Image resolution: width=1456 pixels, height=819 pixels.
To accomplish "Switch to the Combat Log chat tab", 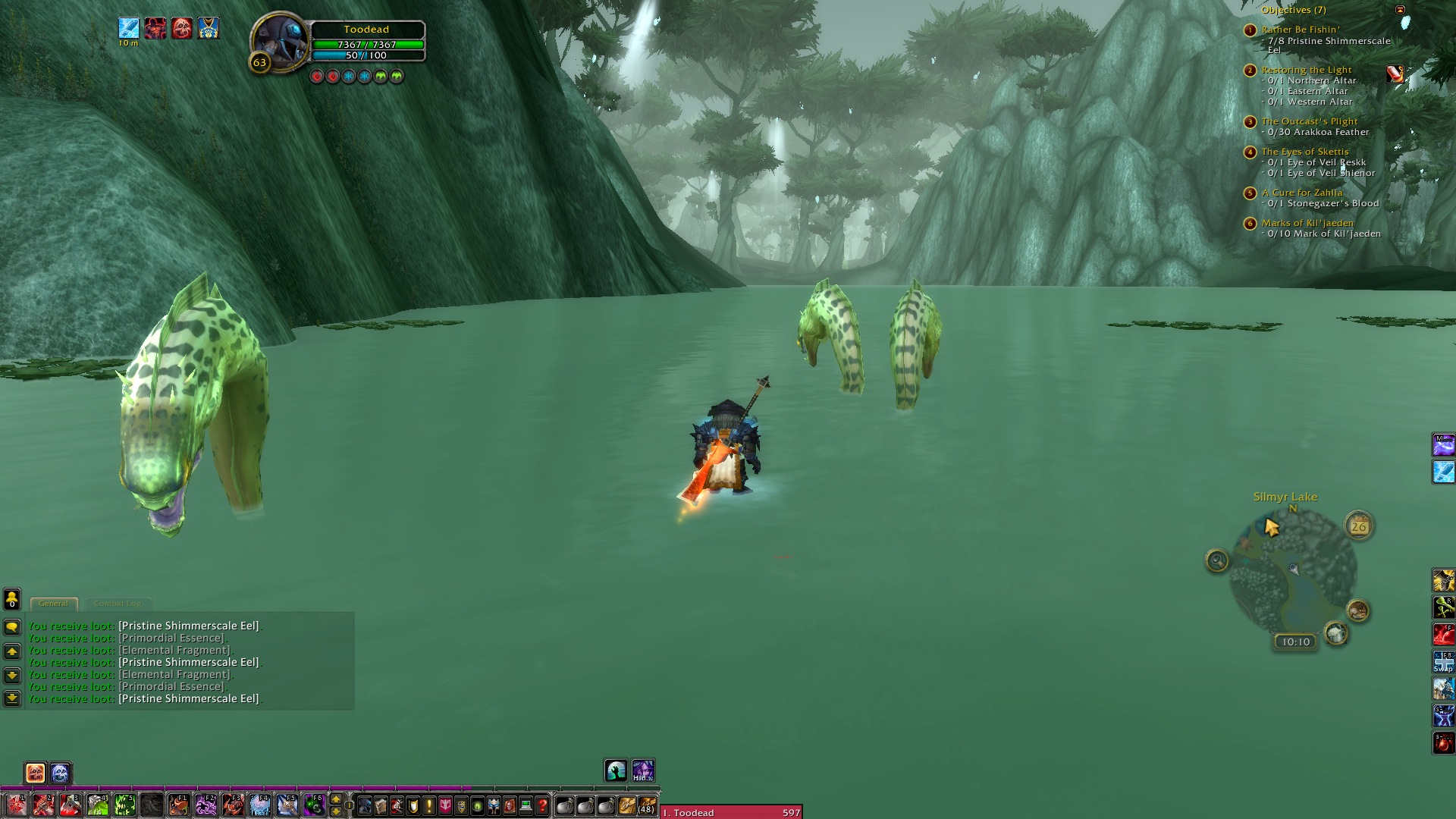I will 118,604.
